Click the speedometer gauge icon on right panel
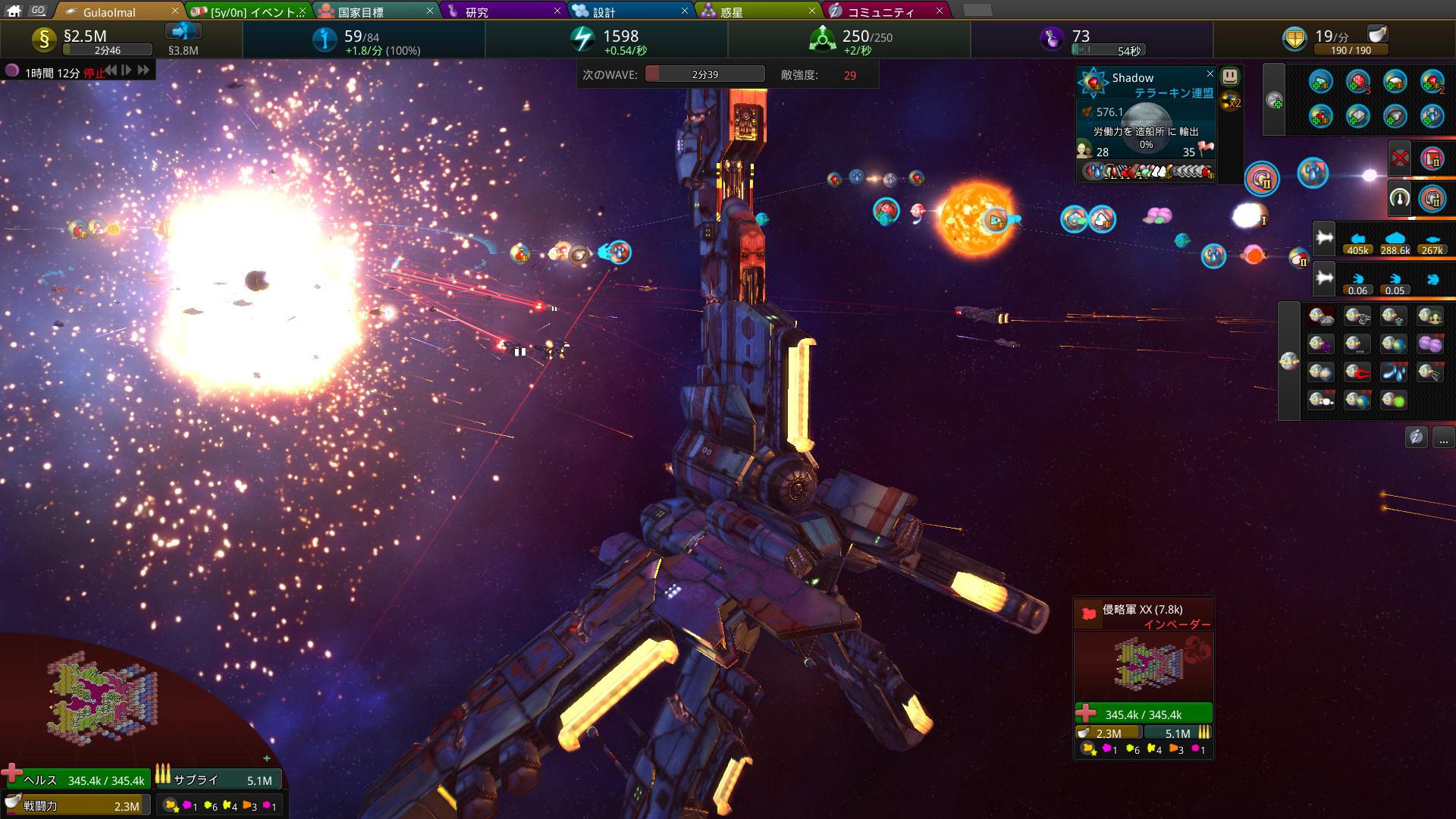 (x=1399, y=199)
